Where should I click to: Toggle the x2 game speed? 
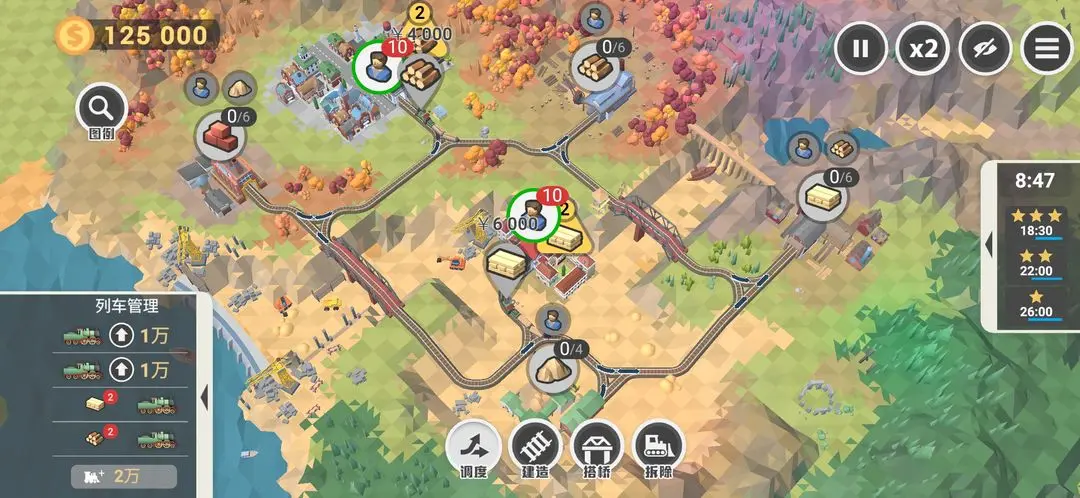922,48
